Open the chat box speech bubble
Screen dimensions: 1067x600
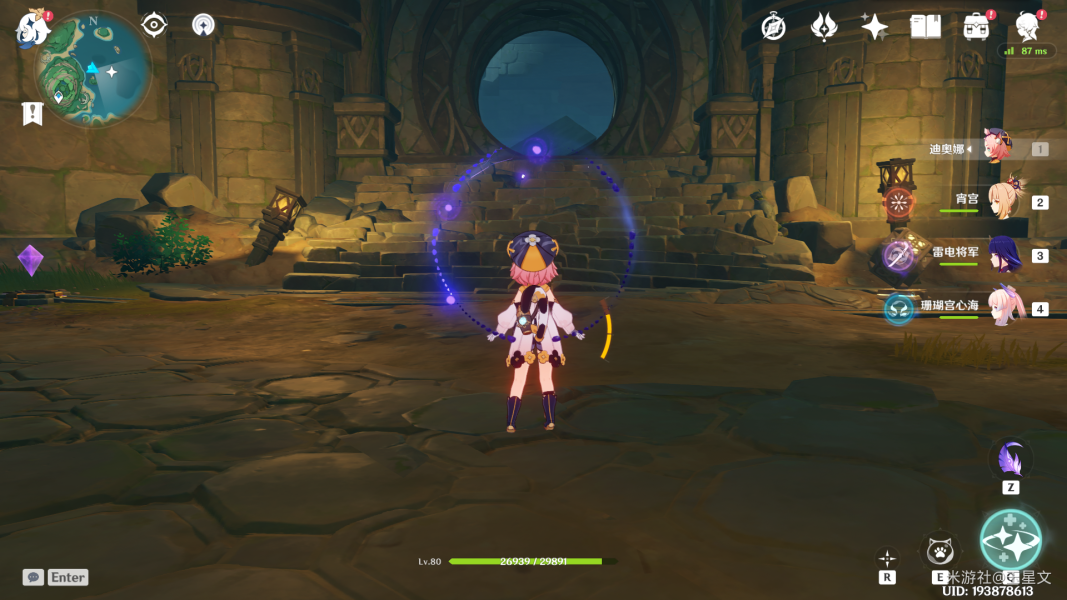(34, 577)
